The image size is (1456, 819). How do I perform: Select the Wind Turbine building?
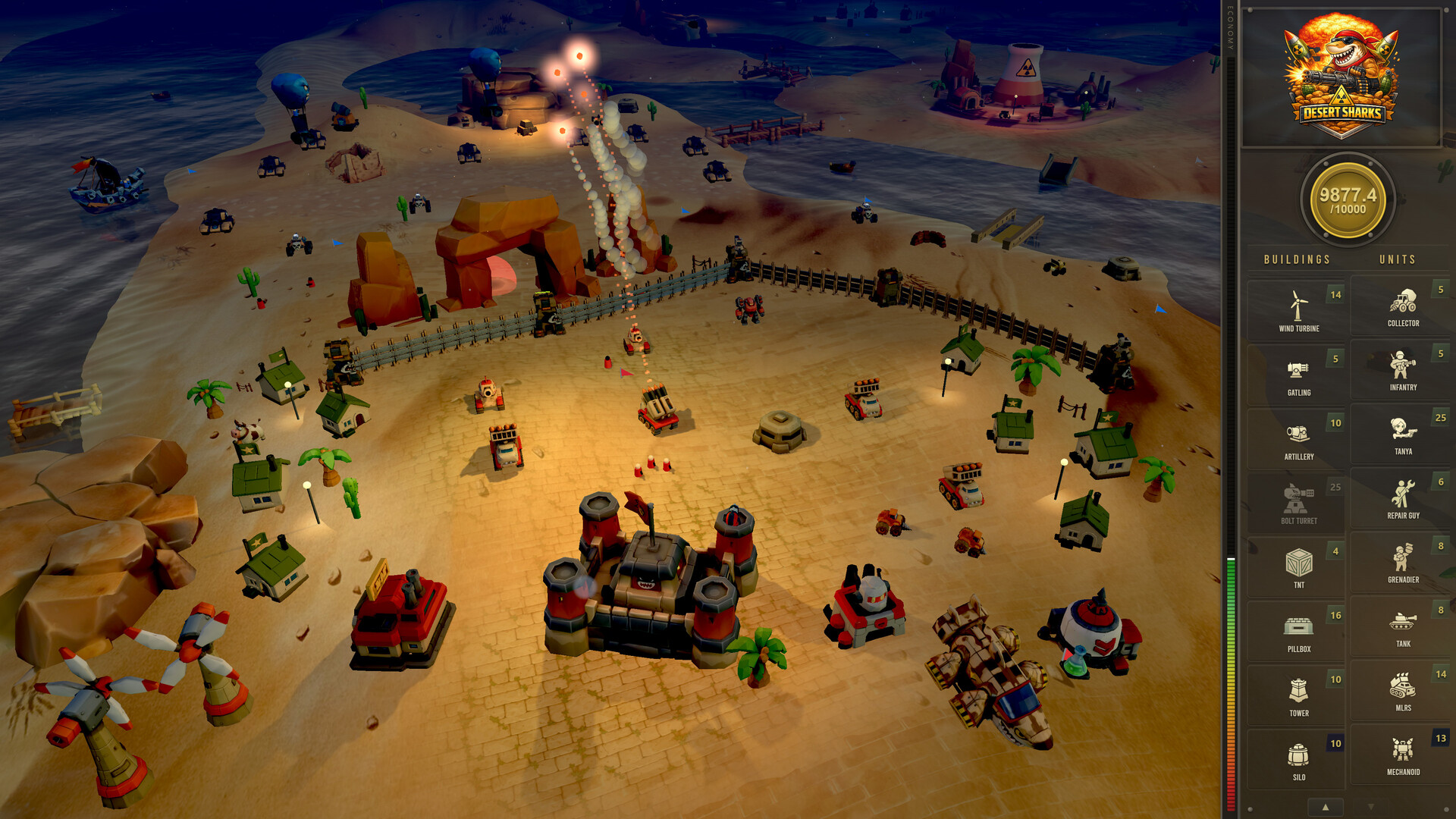1297,309
